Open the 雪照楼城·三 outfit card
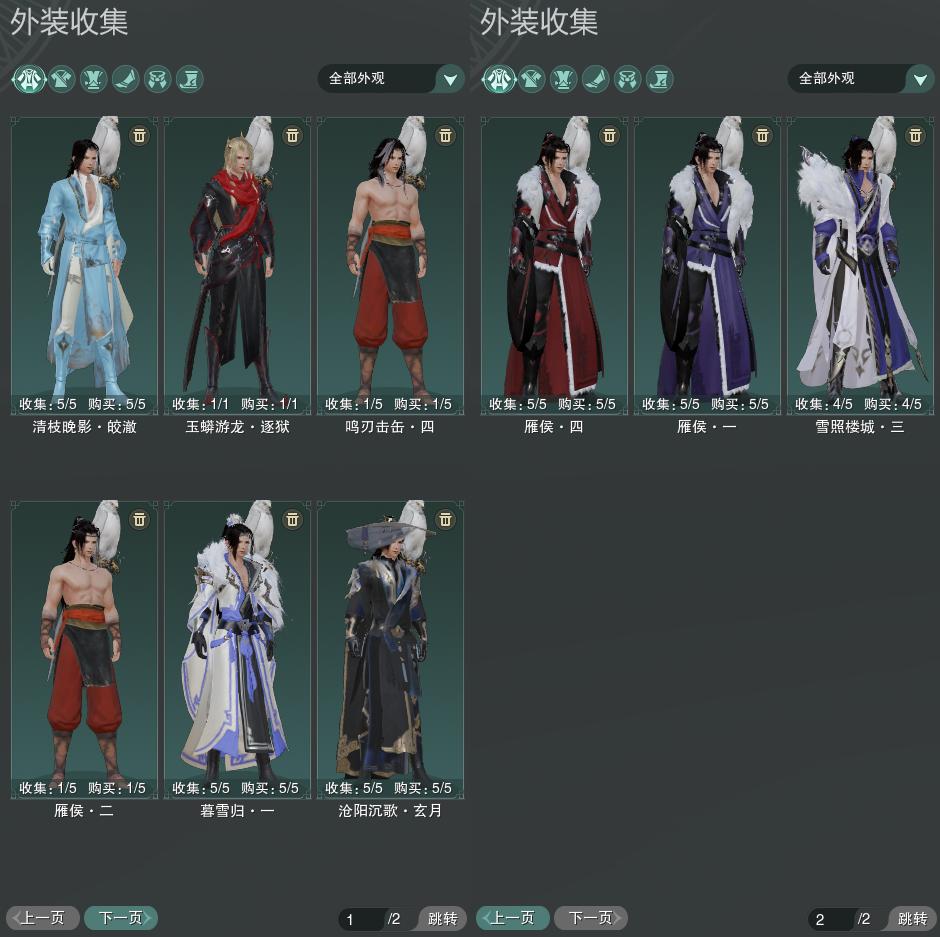The width and height of the screenshot is (940, 937). pyautogui.click(x=860, y=260)
